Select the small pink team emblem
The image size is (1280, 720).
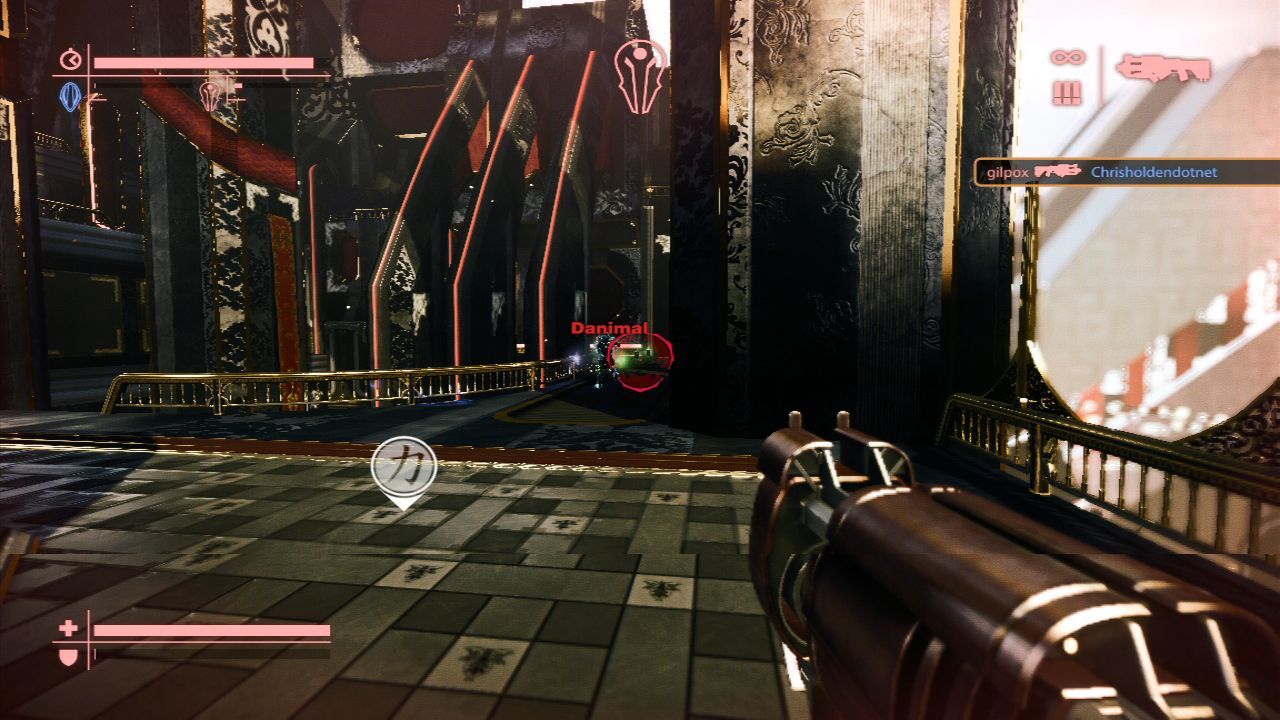coord(211,96)
